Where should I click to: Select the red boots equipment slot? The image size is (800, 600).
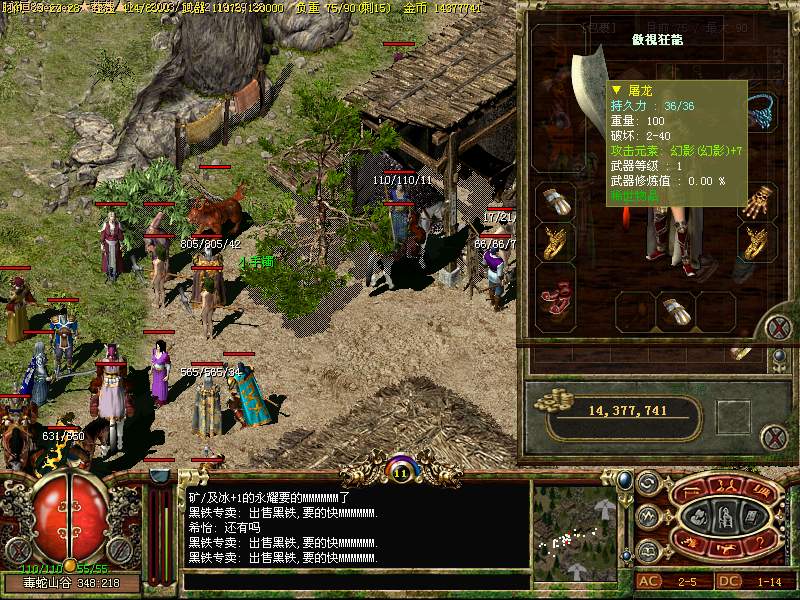555,294
